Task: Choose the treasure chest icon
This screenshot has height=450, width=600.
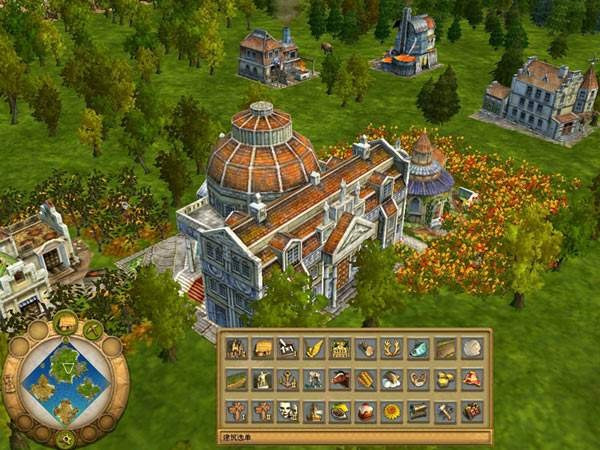Action: [471, 411]
